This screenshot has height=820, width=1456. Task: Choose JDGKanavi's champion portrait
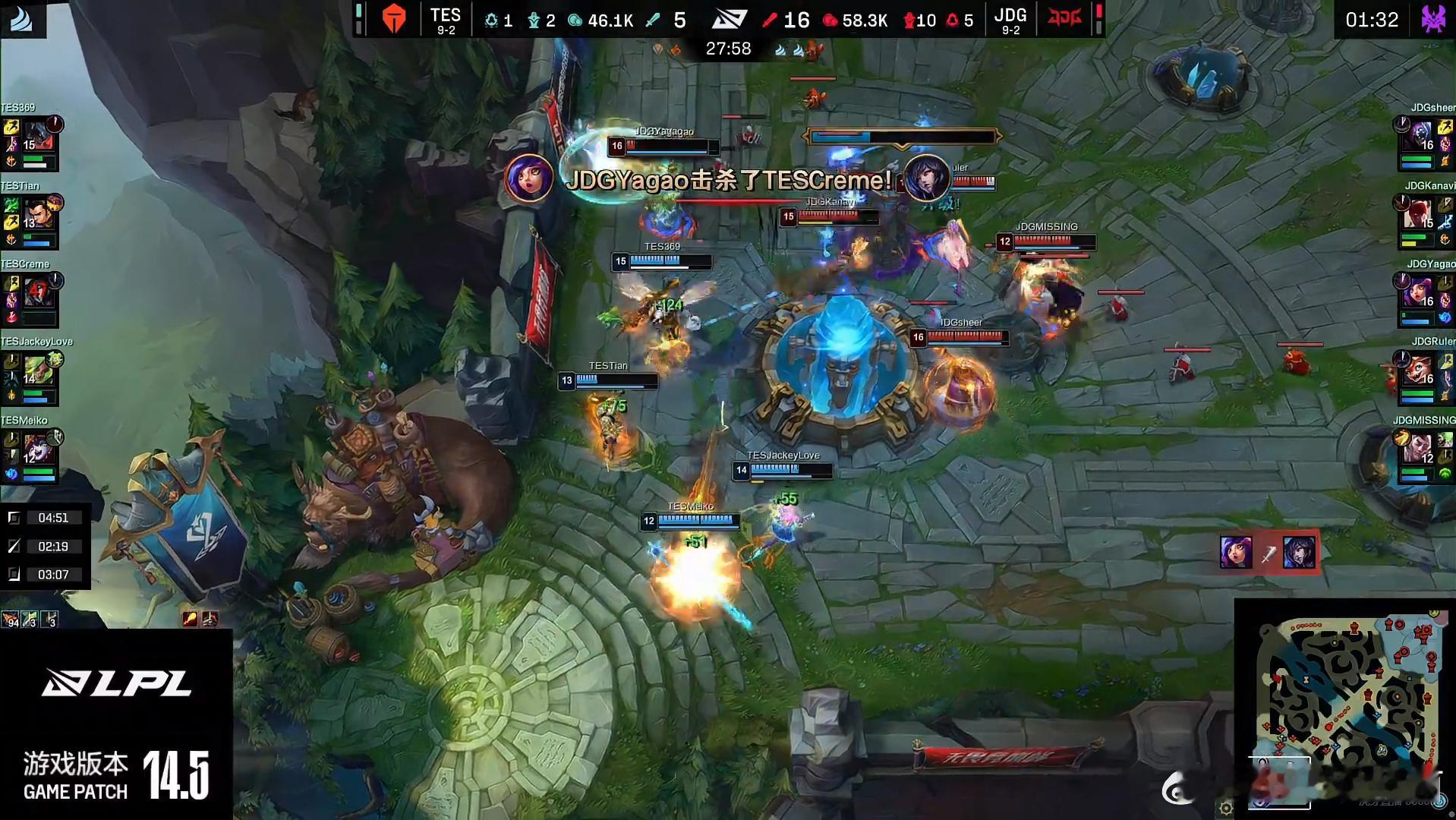[1419, 214]
